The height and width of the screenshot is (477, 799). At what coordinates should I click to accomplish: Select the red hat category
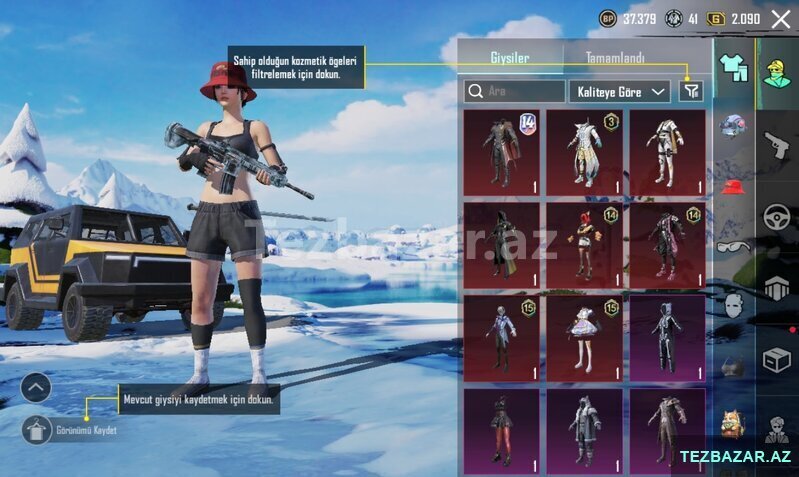(x=734, y=186)
